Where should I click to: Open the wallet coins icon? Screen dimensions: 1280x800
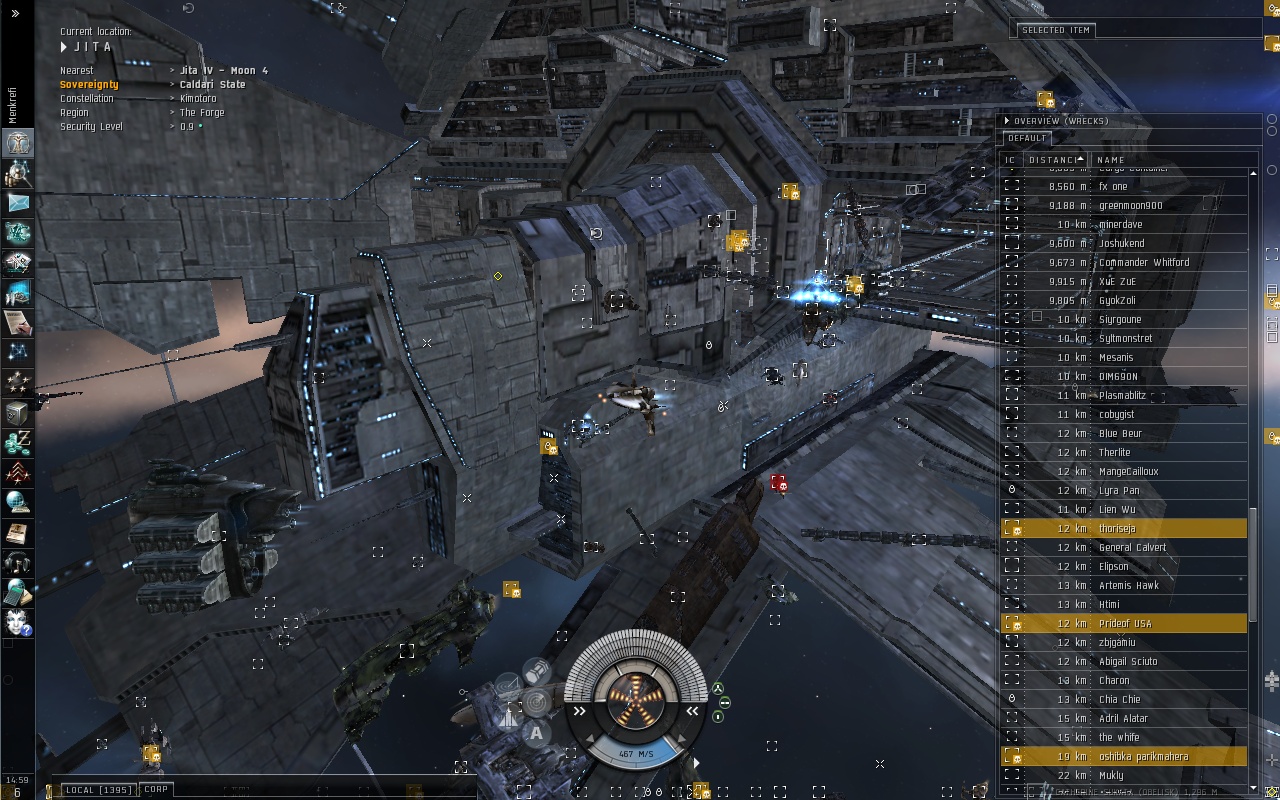pos(18,443)
